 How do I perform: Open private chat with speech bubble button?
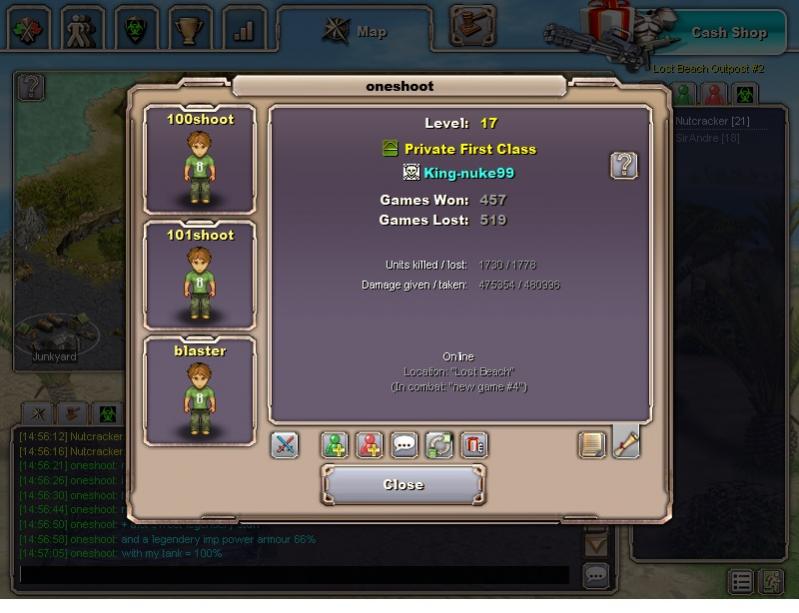pyautogui.click(x=405, y=445)
